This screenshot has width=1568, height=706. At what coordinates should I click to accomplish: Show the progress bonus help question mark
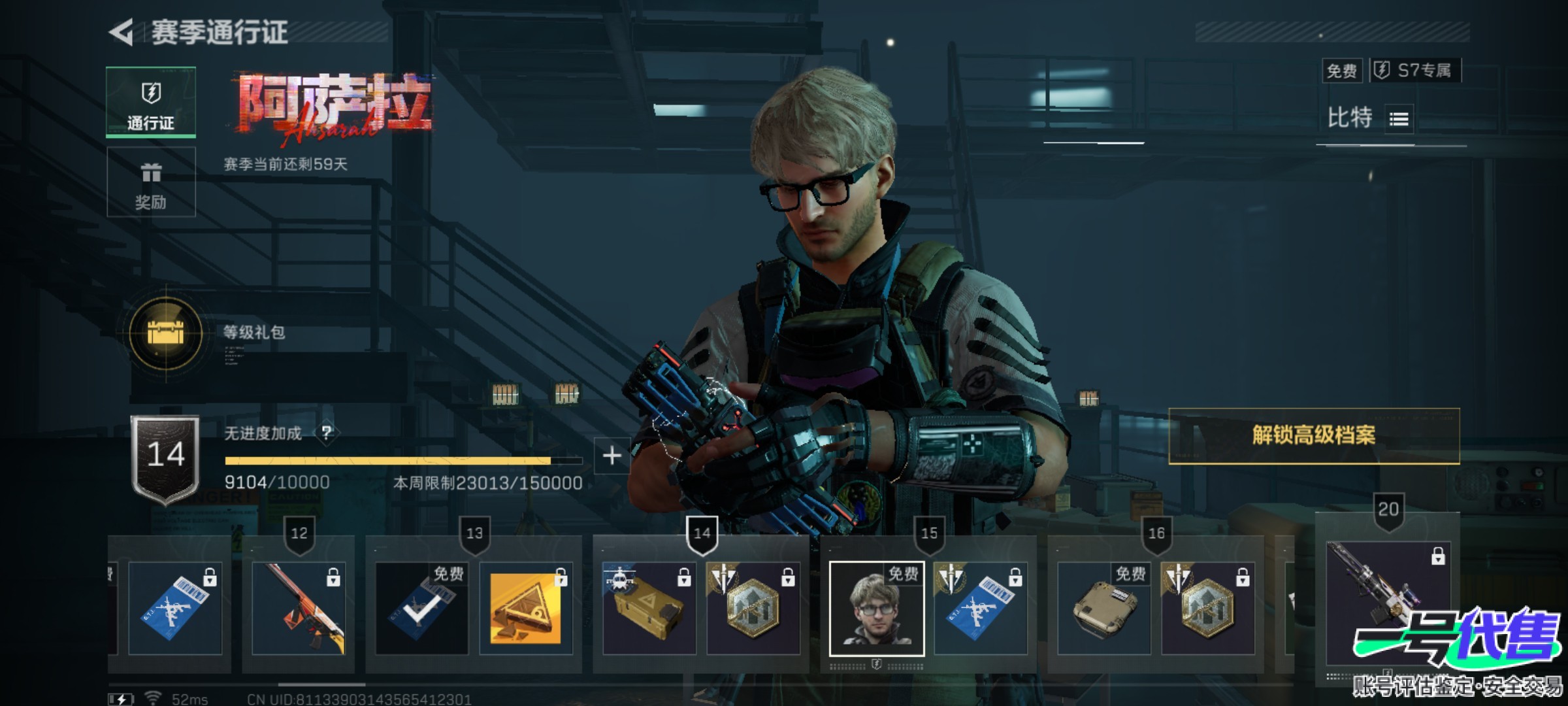[327, 433]
